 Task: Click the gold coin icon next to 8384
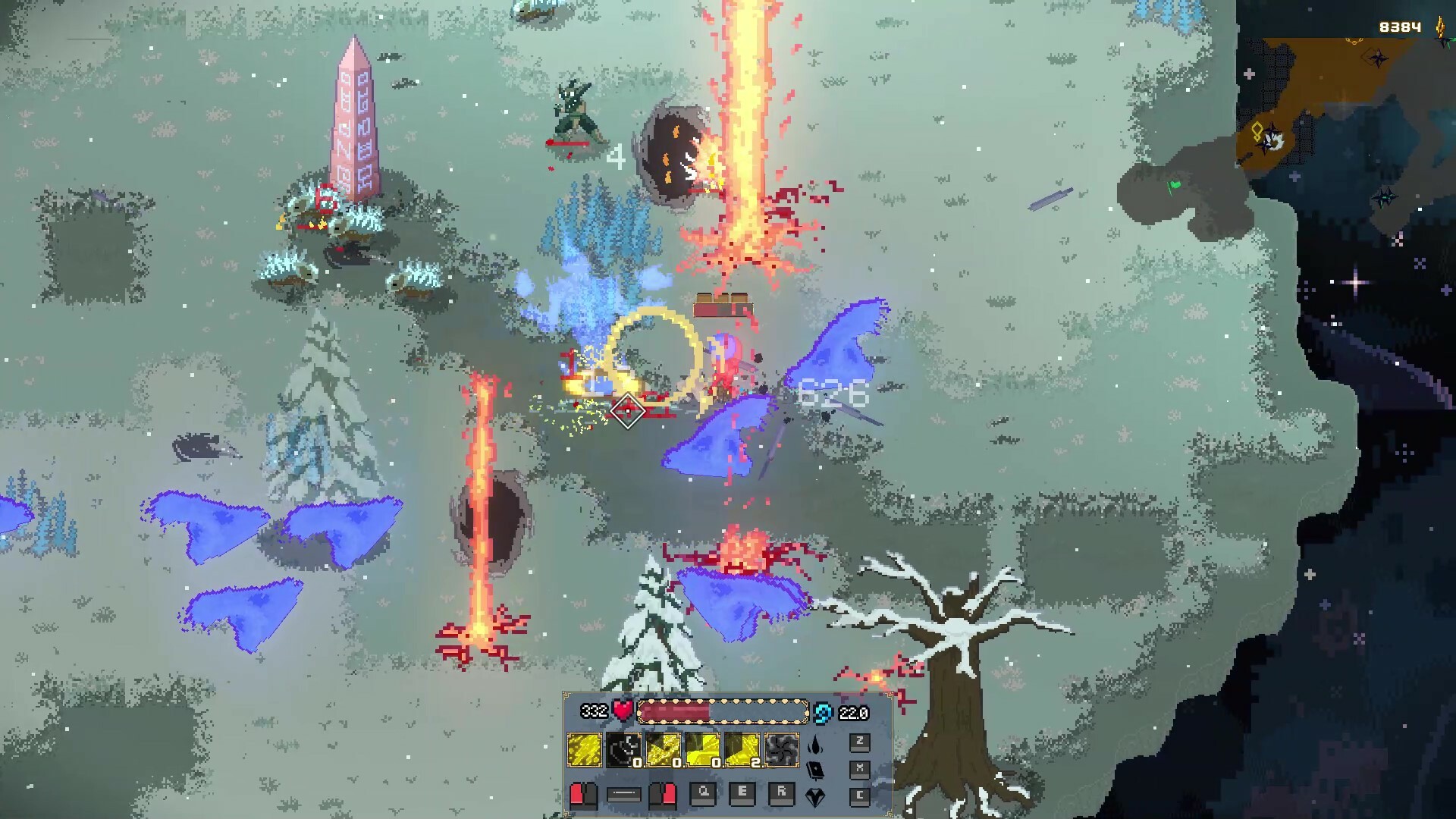coord(1440,27)
